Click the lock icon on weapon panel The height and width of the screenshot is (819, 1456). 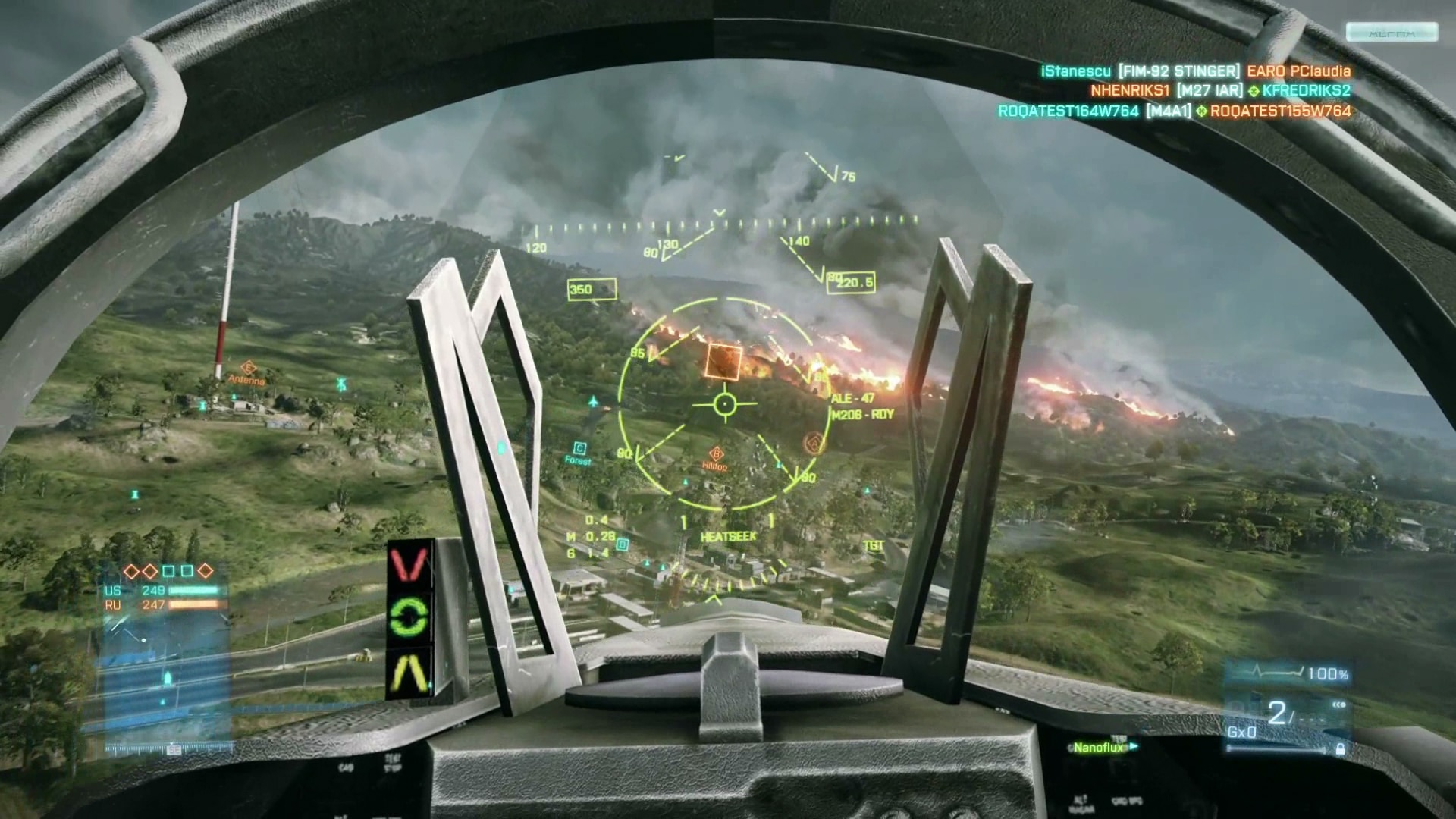pos(1340,749)
